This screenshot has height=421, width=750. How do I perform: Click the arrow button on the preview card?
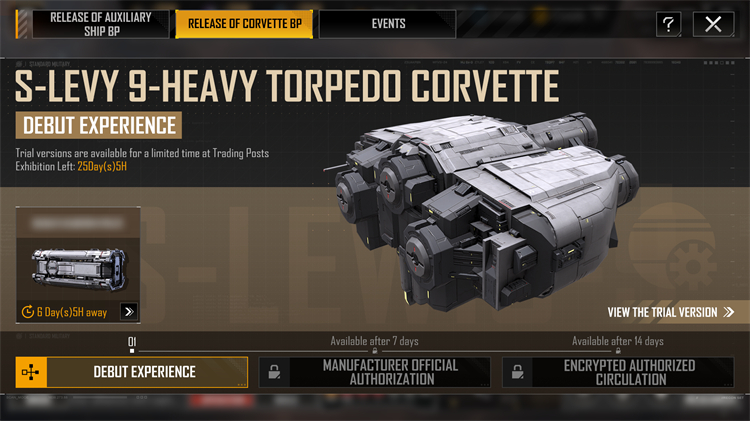tap(128, 312)
